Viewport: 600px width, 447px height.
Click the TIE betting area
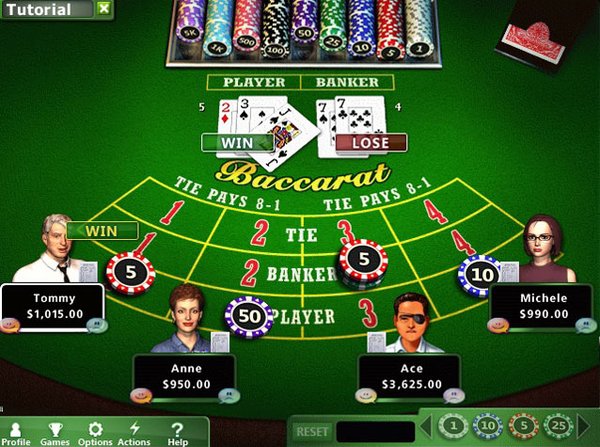click(x=299, y=236)
